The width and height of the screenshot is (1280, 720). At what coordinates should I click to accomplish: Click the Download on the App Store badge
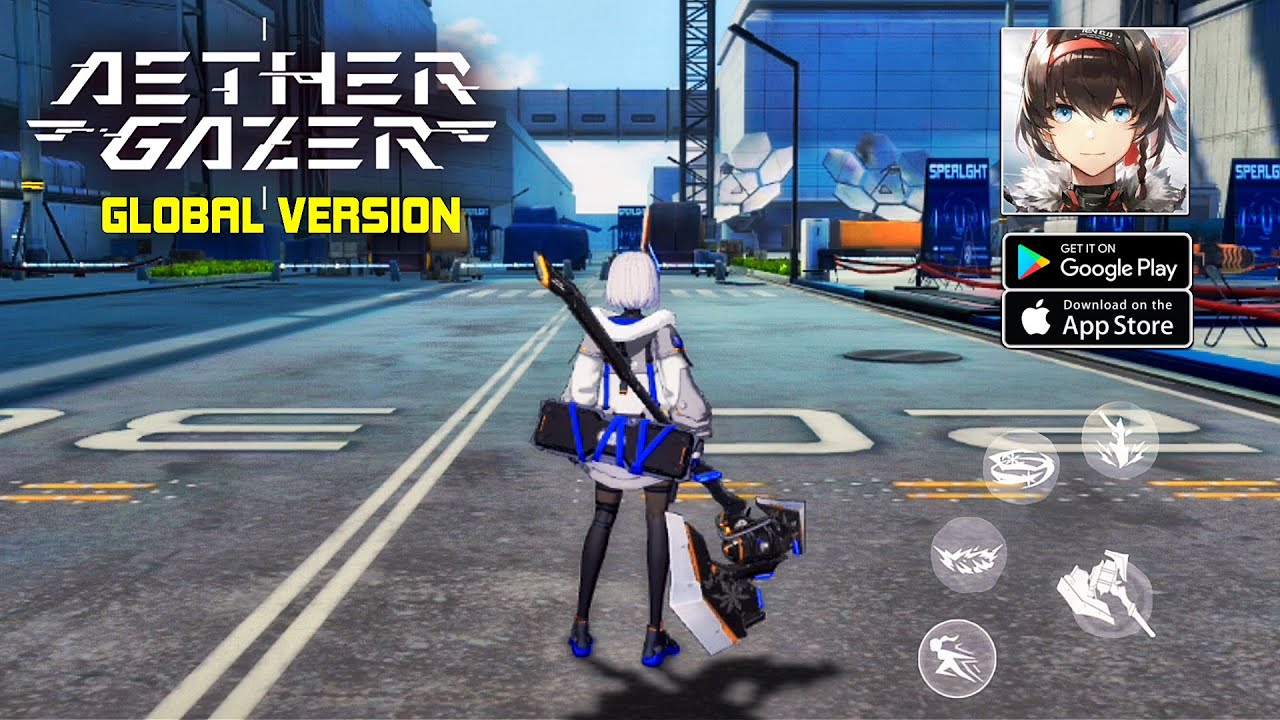pos(1096,319)
